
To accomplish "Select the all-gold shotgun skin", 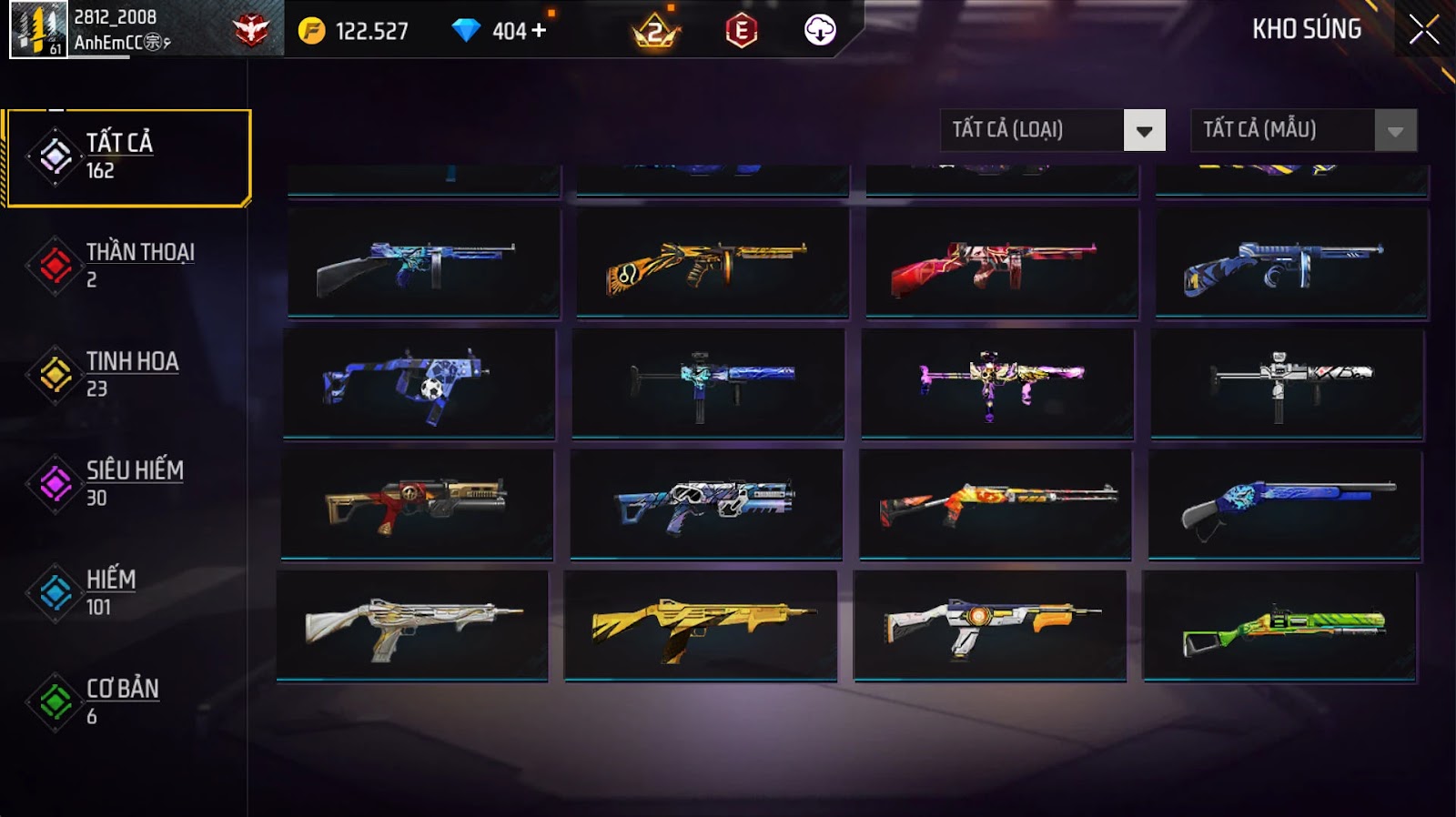I will tap(700, 626).
